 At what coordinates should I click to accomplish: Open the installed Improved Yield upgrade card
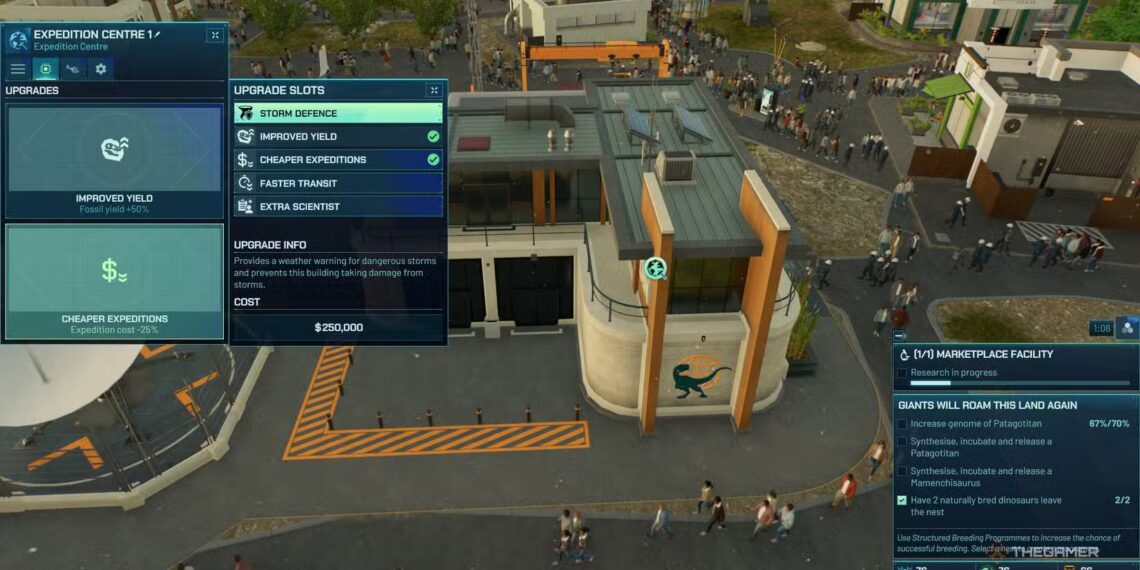114,162
